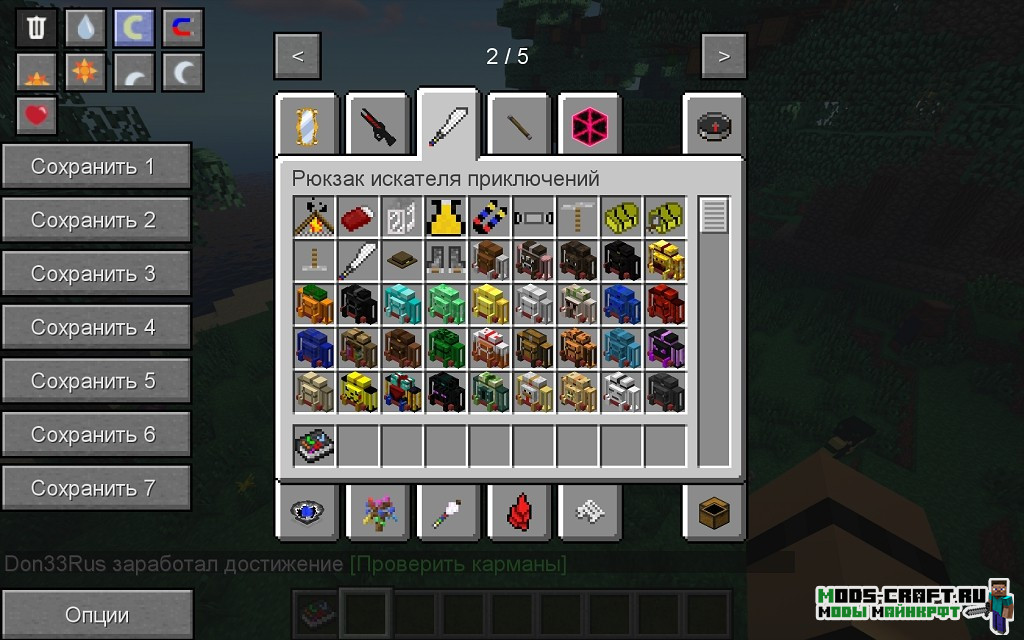Click the «Сохранить 1» save button

click(96, 166)
